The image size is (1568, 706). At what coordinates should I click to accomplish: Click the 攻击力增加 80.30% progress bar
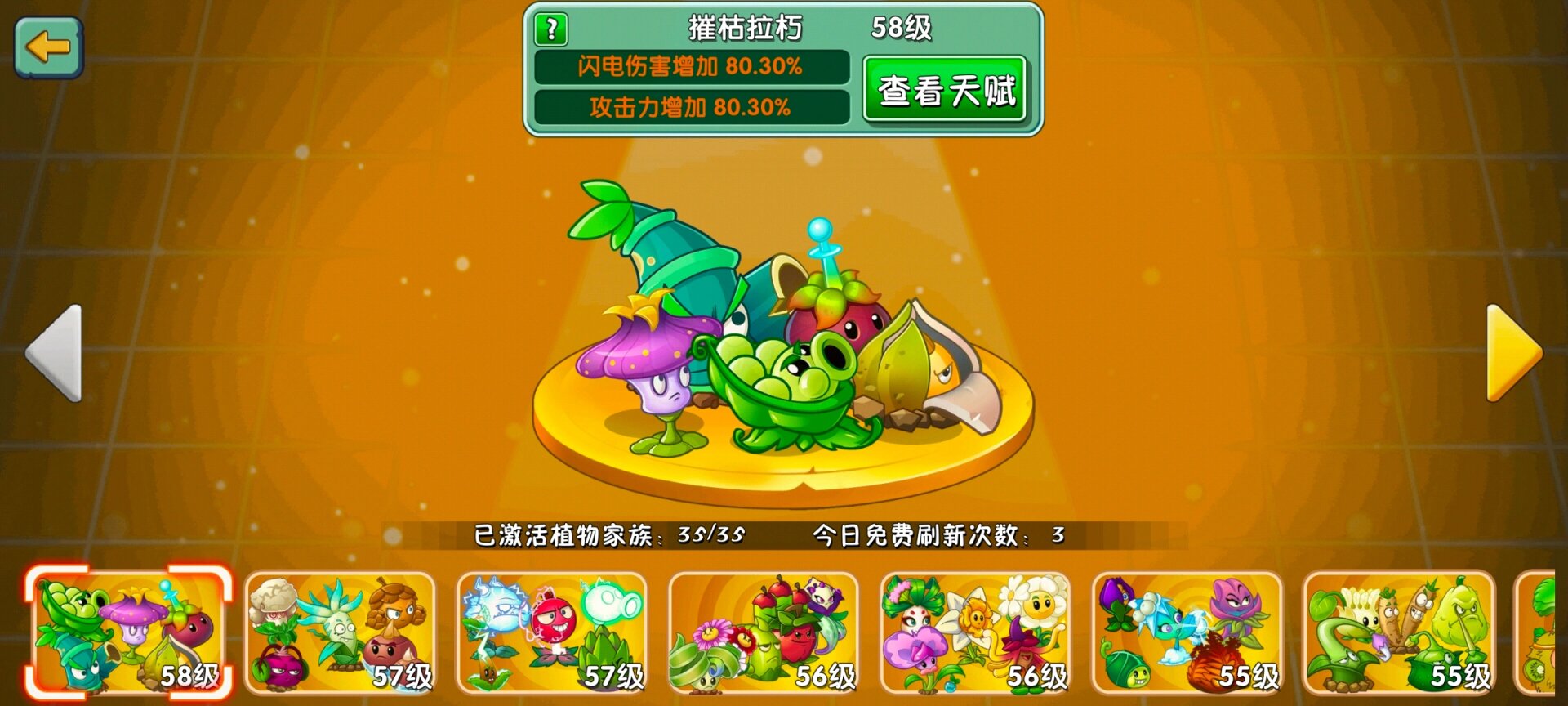click(x=692, y=105)
